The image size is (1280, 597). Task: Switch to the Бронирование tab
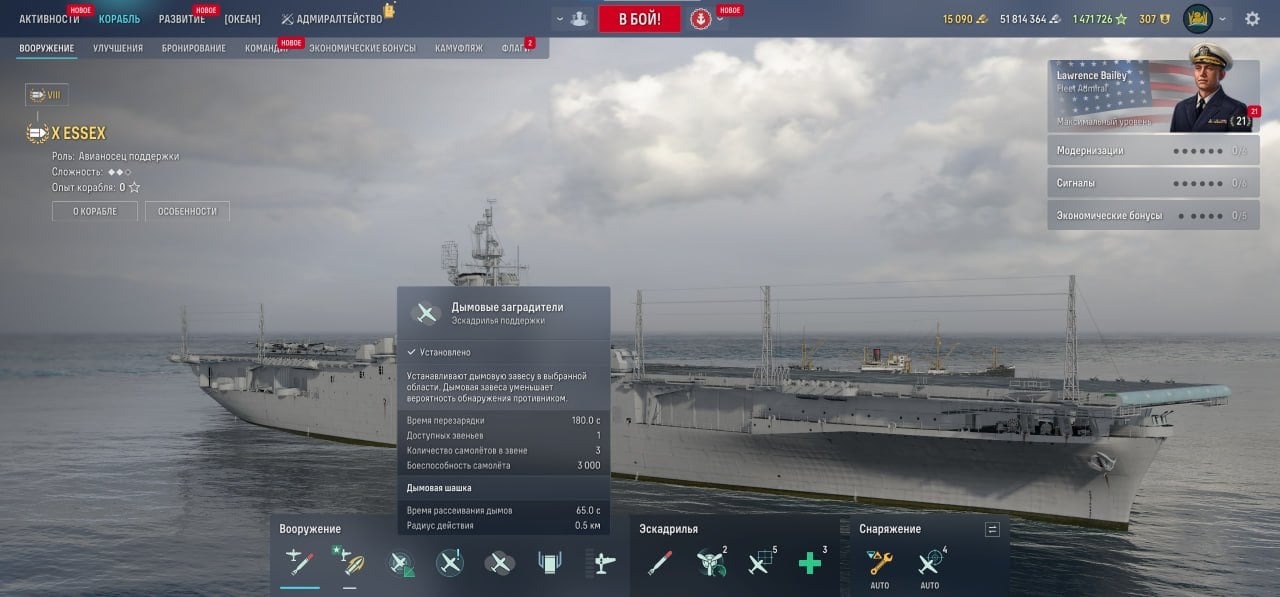tap(194, 48)
